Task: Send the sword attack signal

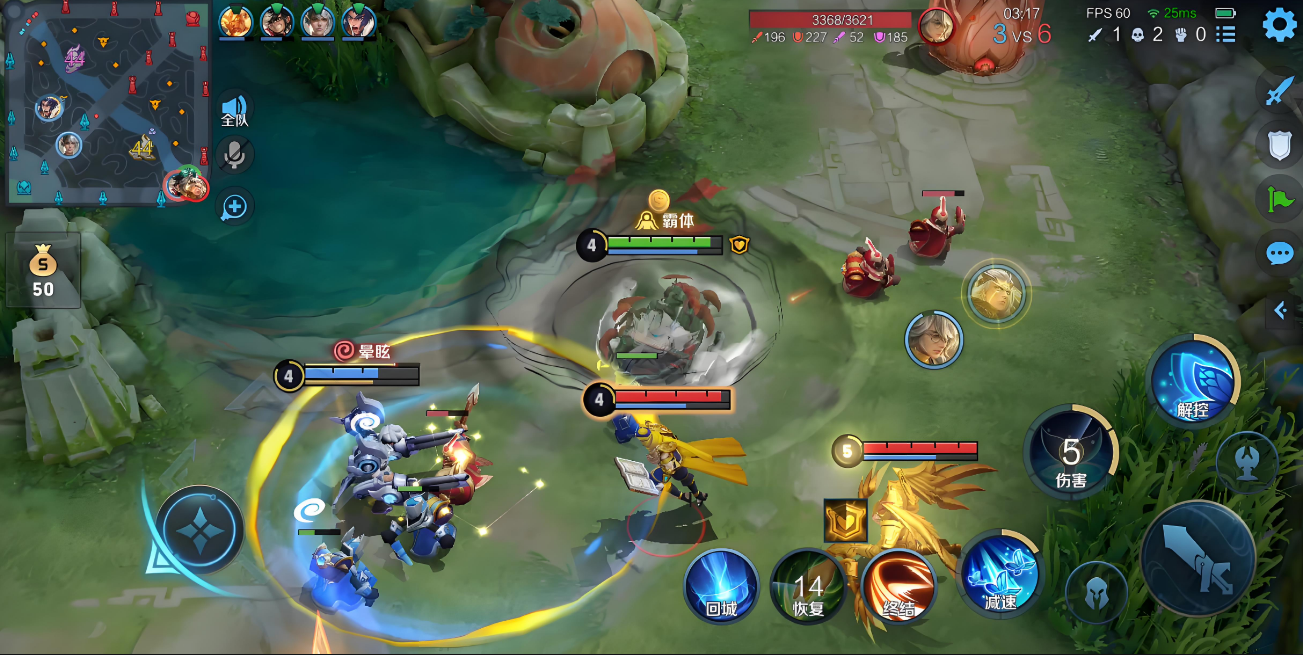Action: (x=1279, y=92)
